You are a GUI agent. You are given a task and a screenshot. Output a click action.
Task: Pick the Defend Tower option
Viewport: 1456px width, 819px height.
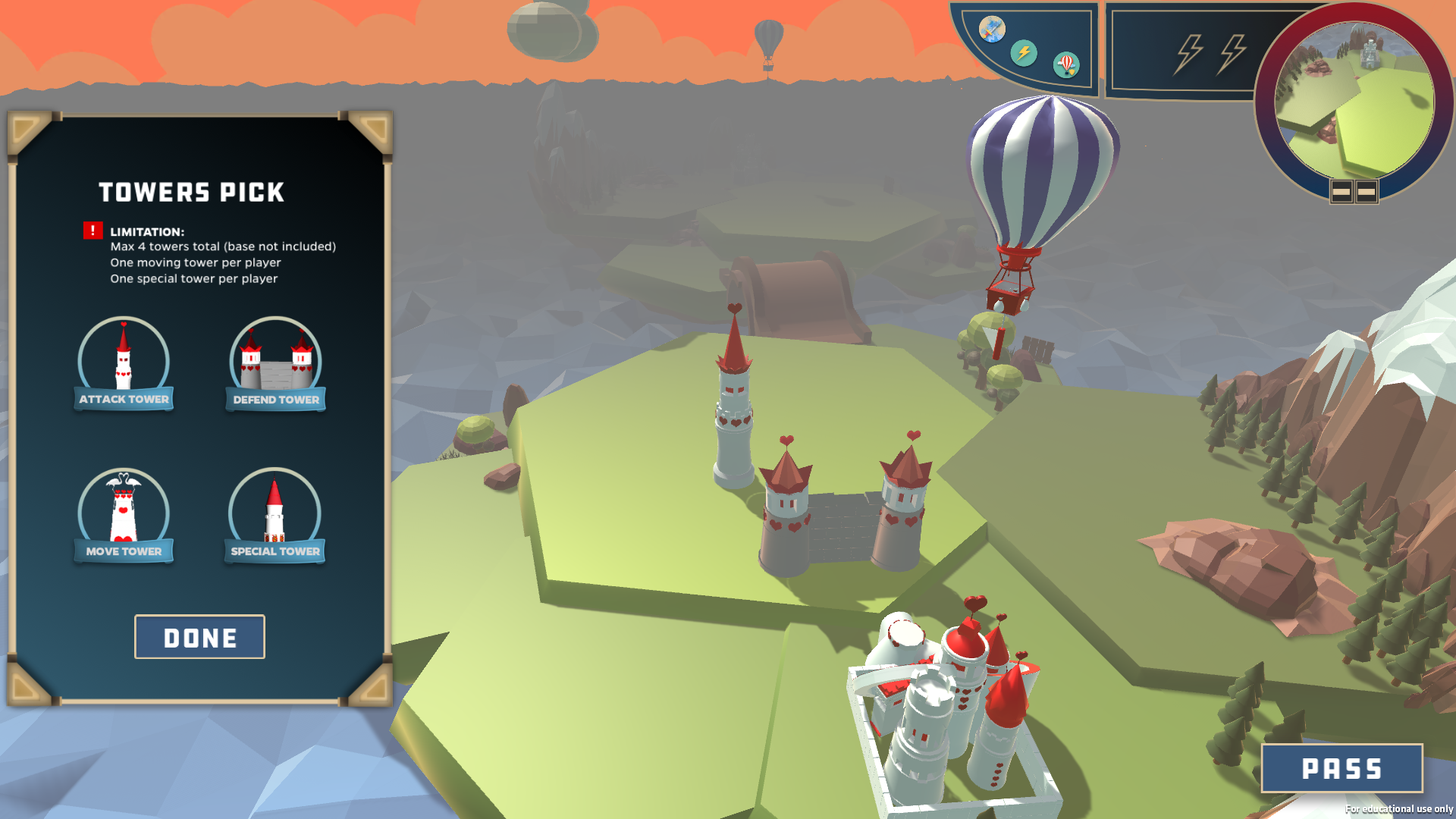pyautogui.click(x=275, y=364)
